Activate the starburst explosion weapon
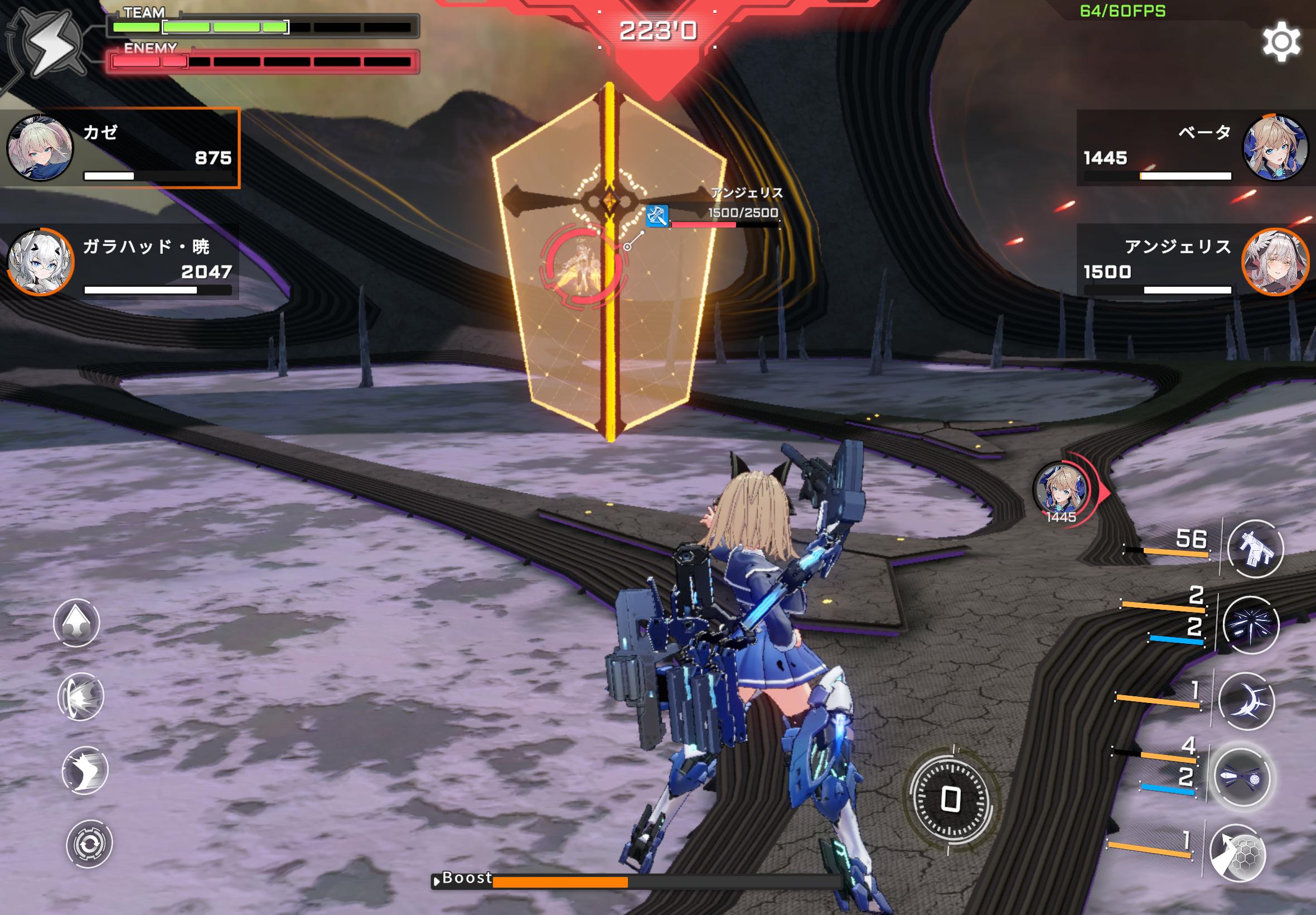The image size is (1316, 915). [x=1250, y=625]
